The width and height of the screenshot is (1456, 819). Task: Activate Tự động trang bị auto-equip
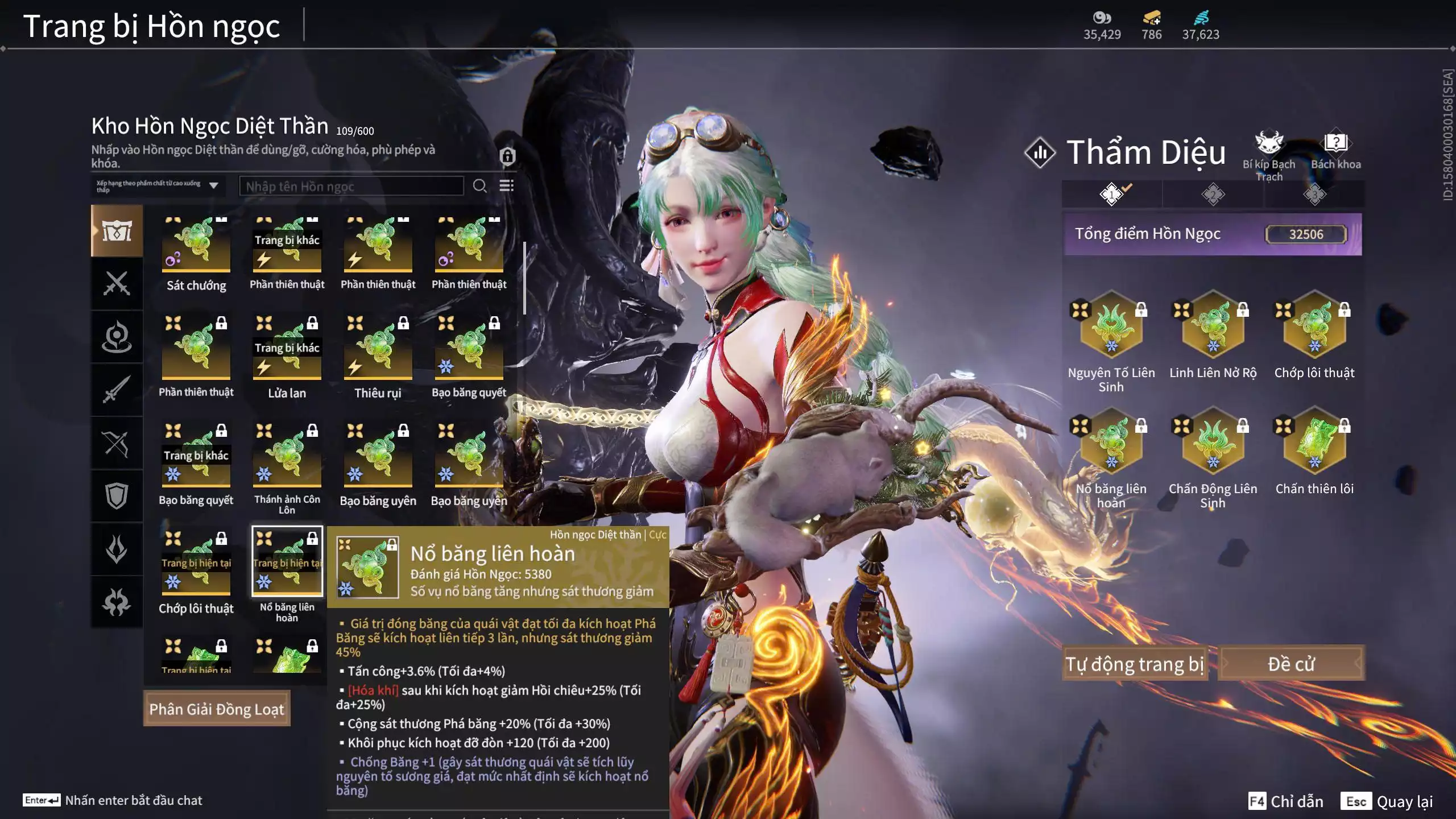[x=1134, y=663]
